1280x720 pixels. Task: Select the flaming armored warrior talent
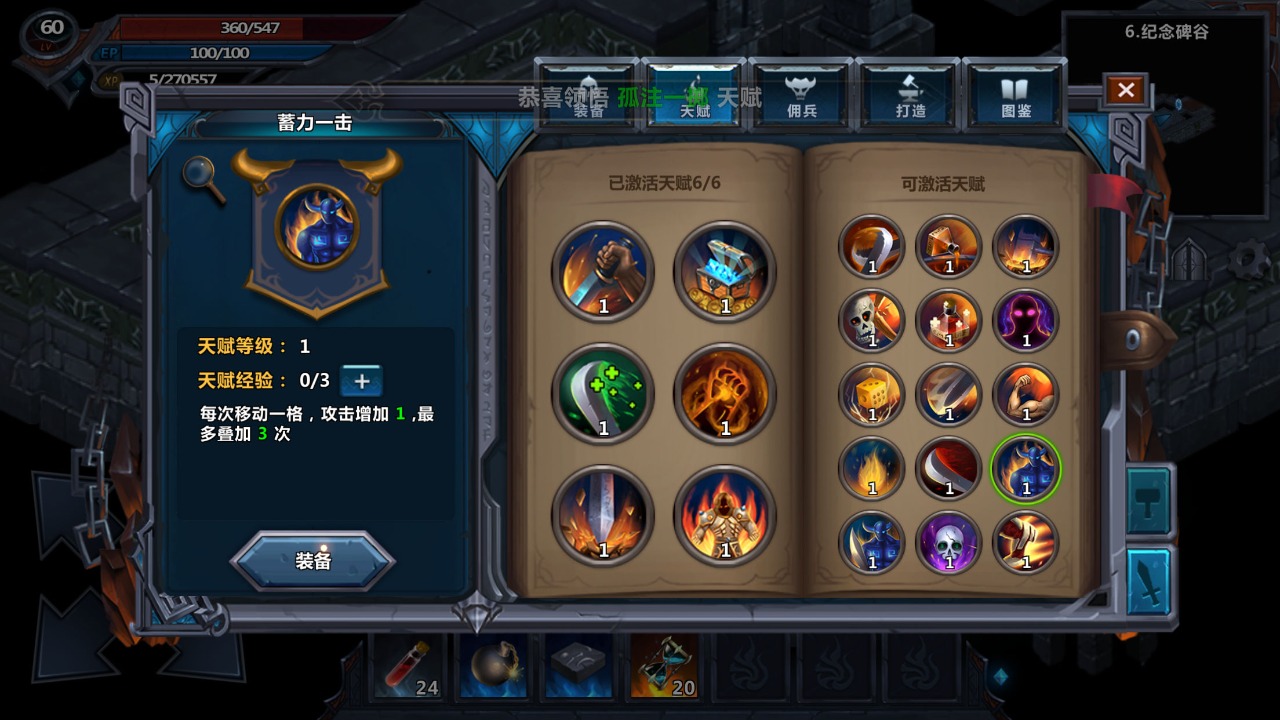[x=725, y=516]
